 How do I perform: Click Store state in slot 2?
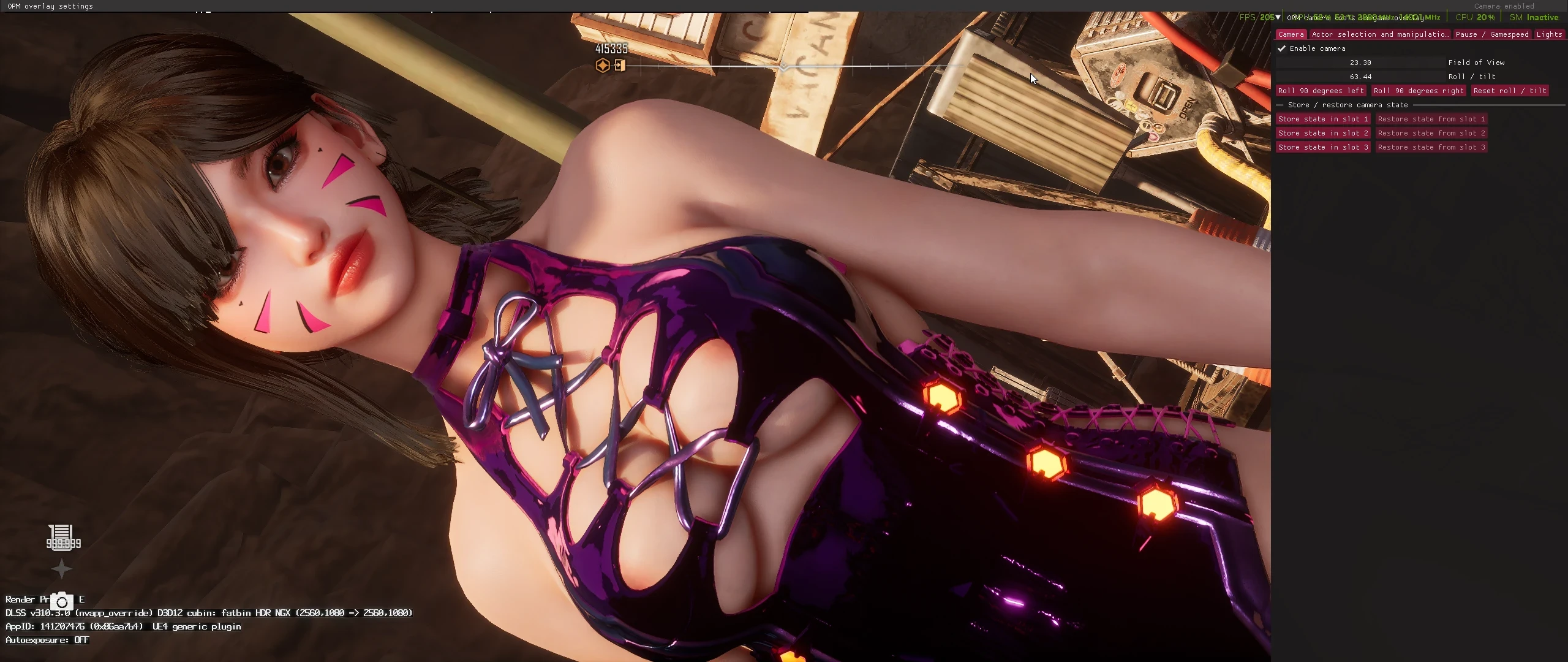click(1323, 133)
